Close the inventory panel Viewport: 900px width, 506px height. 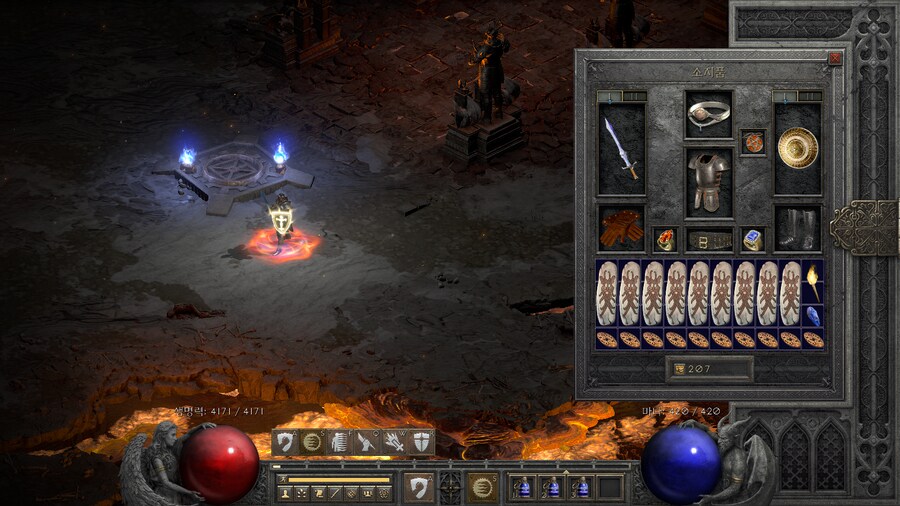tap(835, 59)
